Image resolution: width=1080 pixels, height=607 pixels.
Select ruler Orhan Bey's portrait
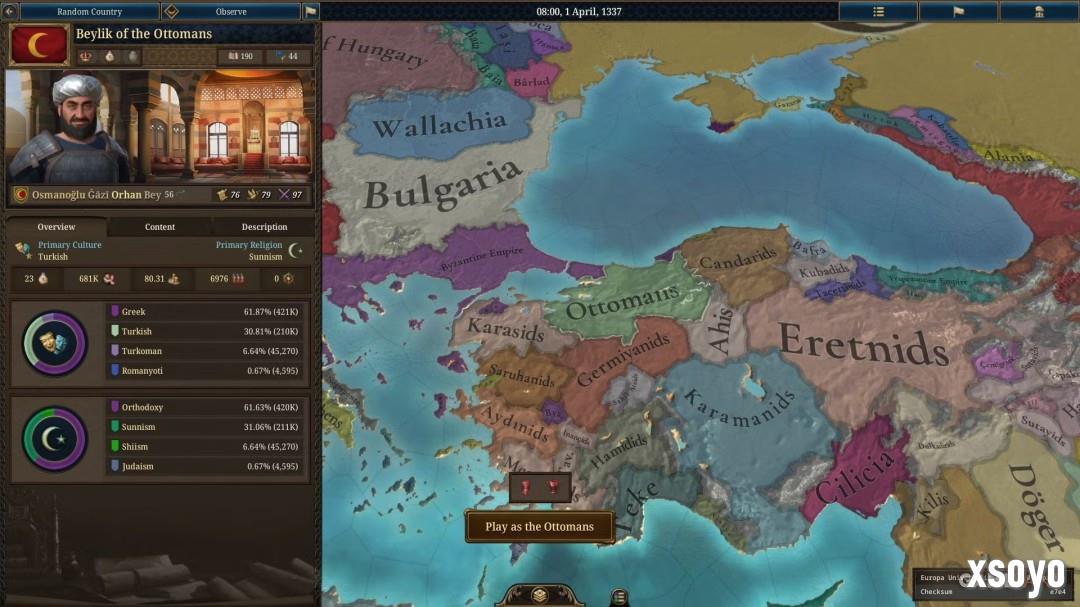click(x=70, y=126)
